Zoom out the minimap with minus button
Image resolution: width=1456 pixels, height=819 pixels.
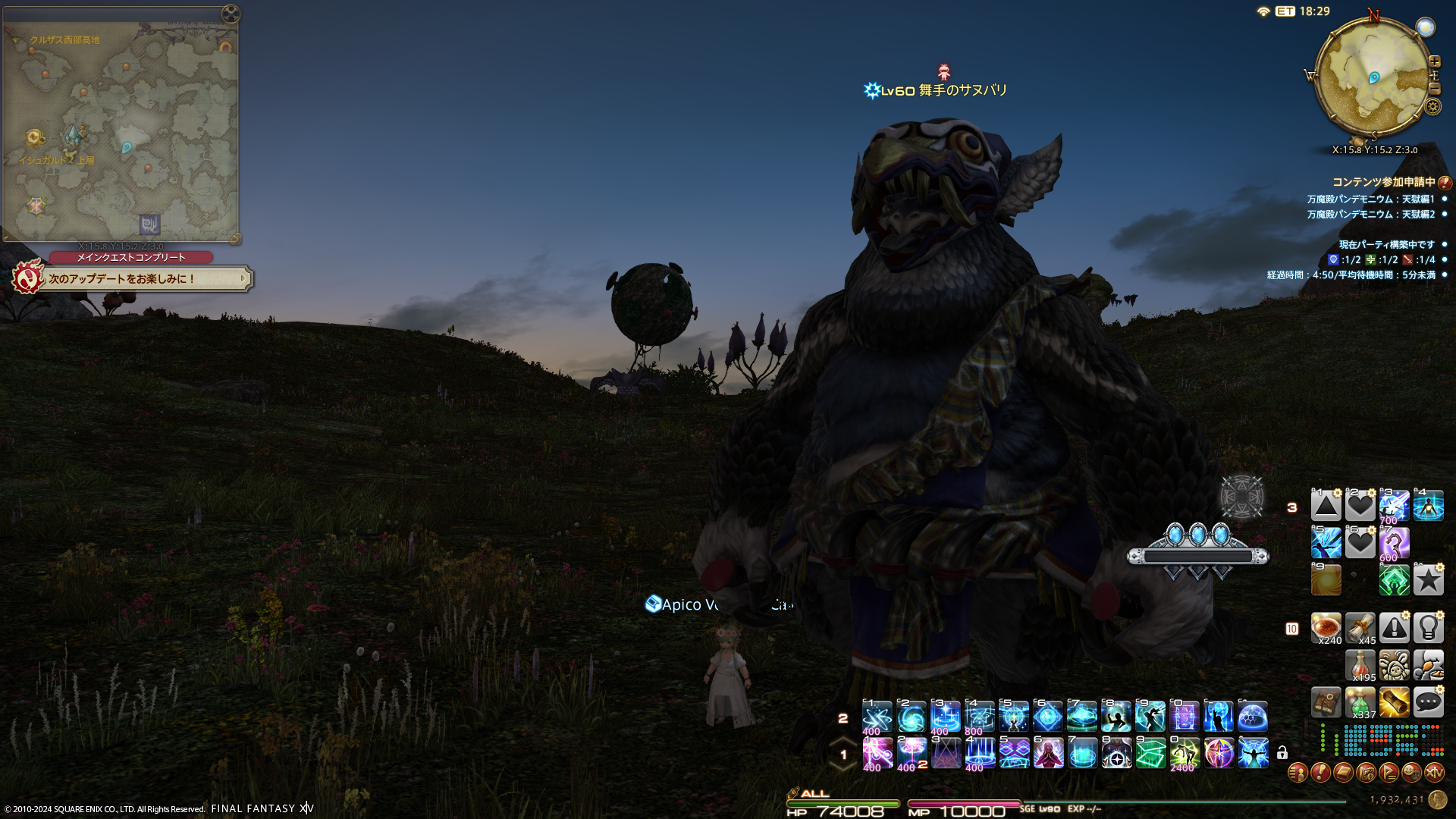click(1434, 89)
